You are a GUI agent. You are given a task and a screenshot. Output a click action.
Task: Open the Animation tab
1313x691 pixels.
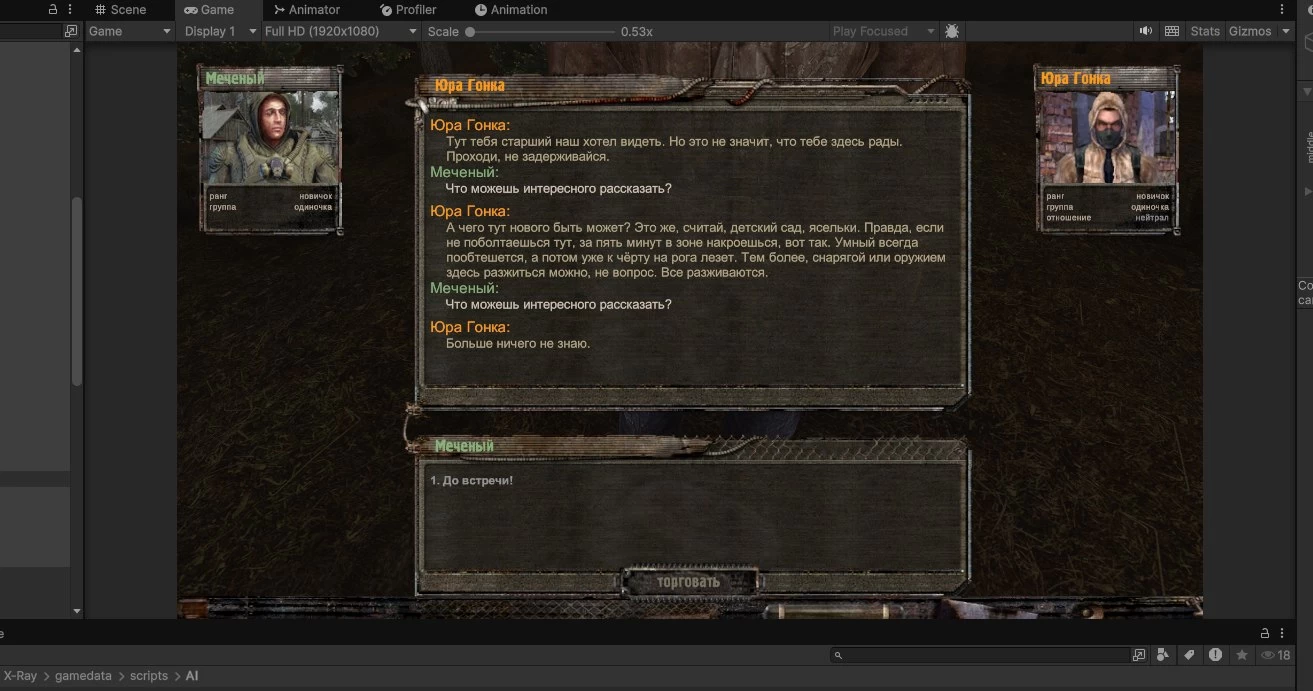click(x=511, y=10)
